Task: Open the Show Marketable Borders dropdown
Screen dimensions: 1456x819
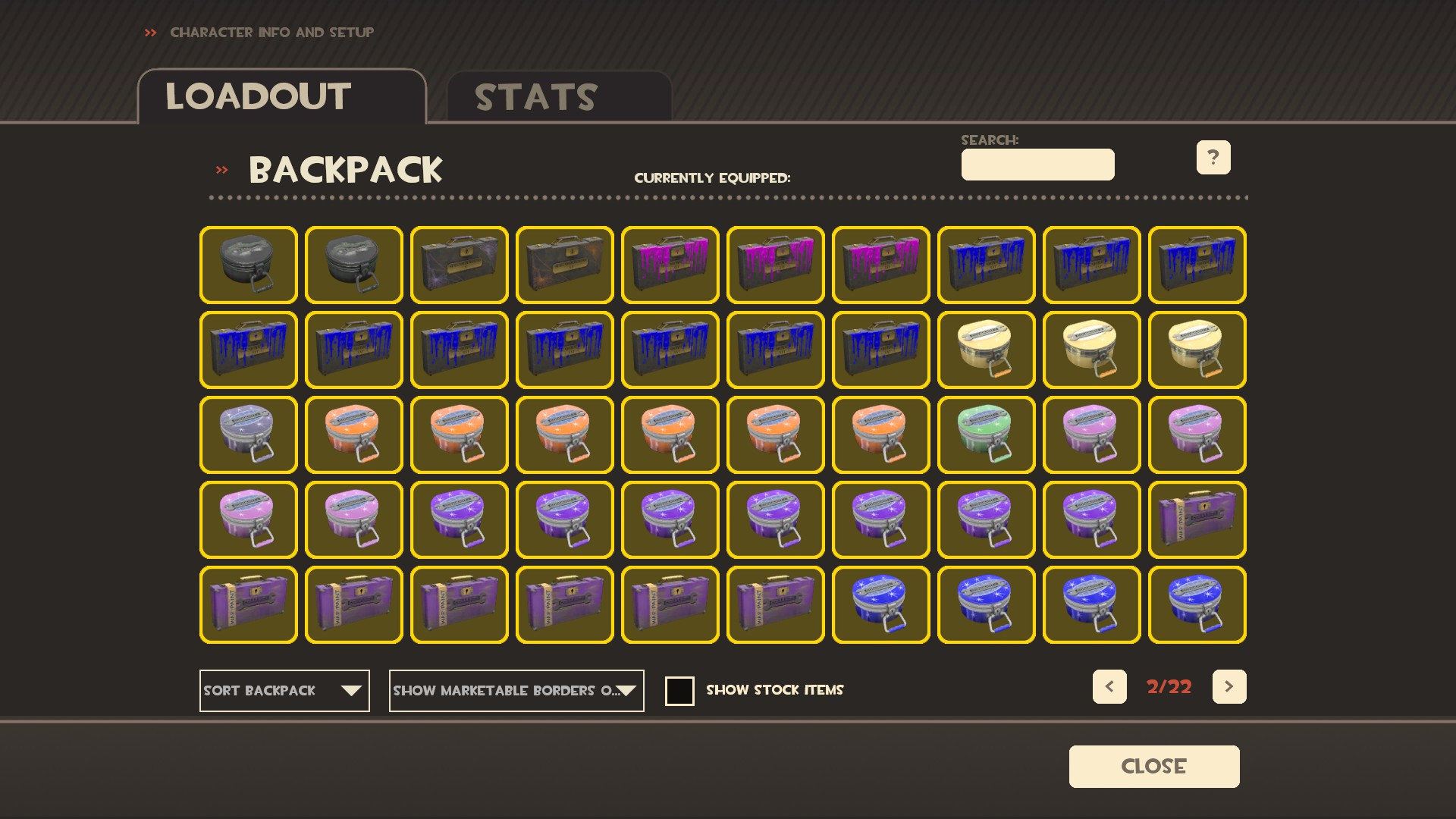Action: pyautogui.click(x=516, y=691)
